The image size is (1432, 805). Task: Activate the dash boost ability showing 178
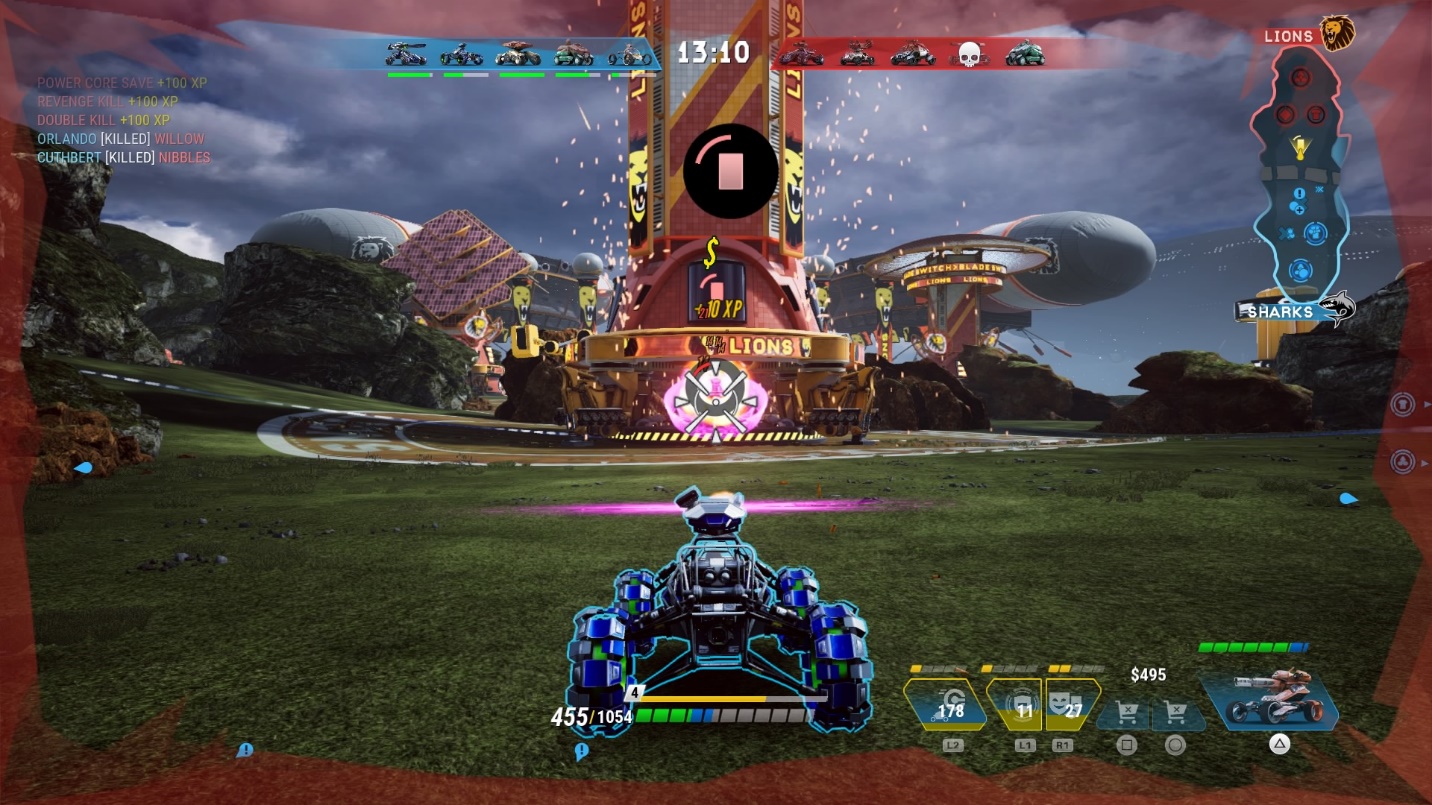tap(945, 705)
